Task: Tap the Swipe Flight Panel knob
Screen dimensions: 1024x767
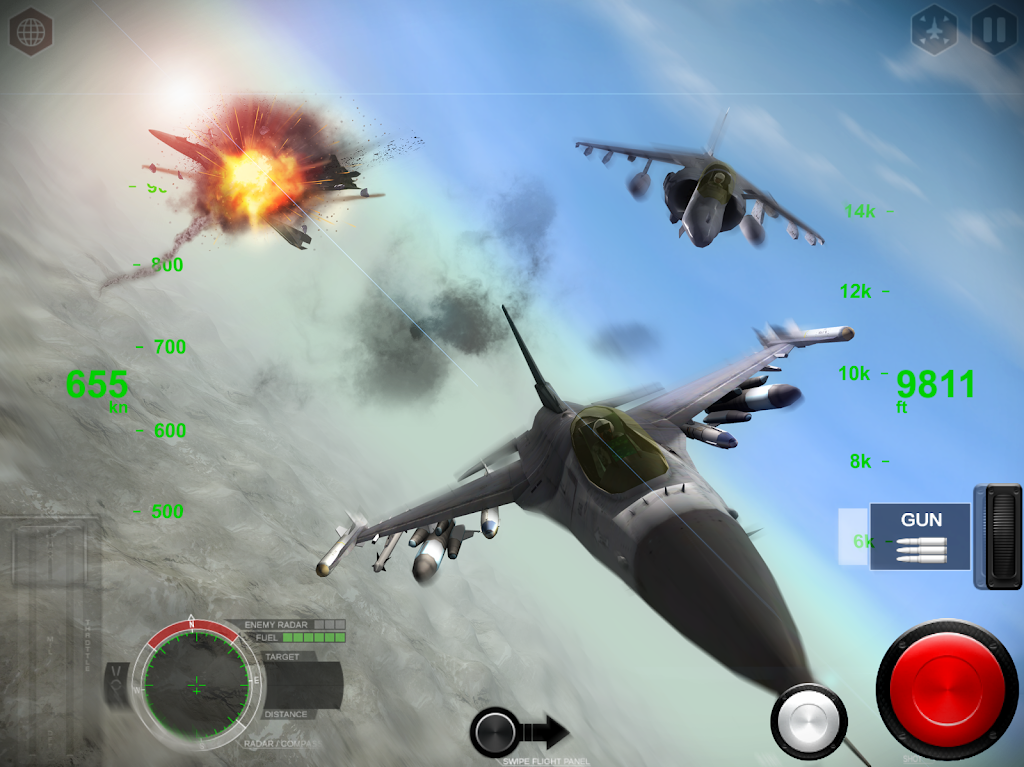Action: point(496,732)
